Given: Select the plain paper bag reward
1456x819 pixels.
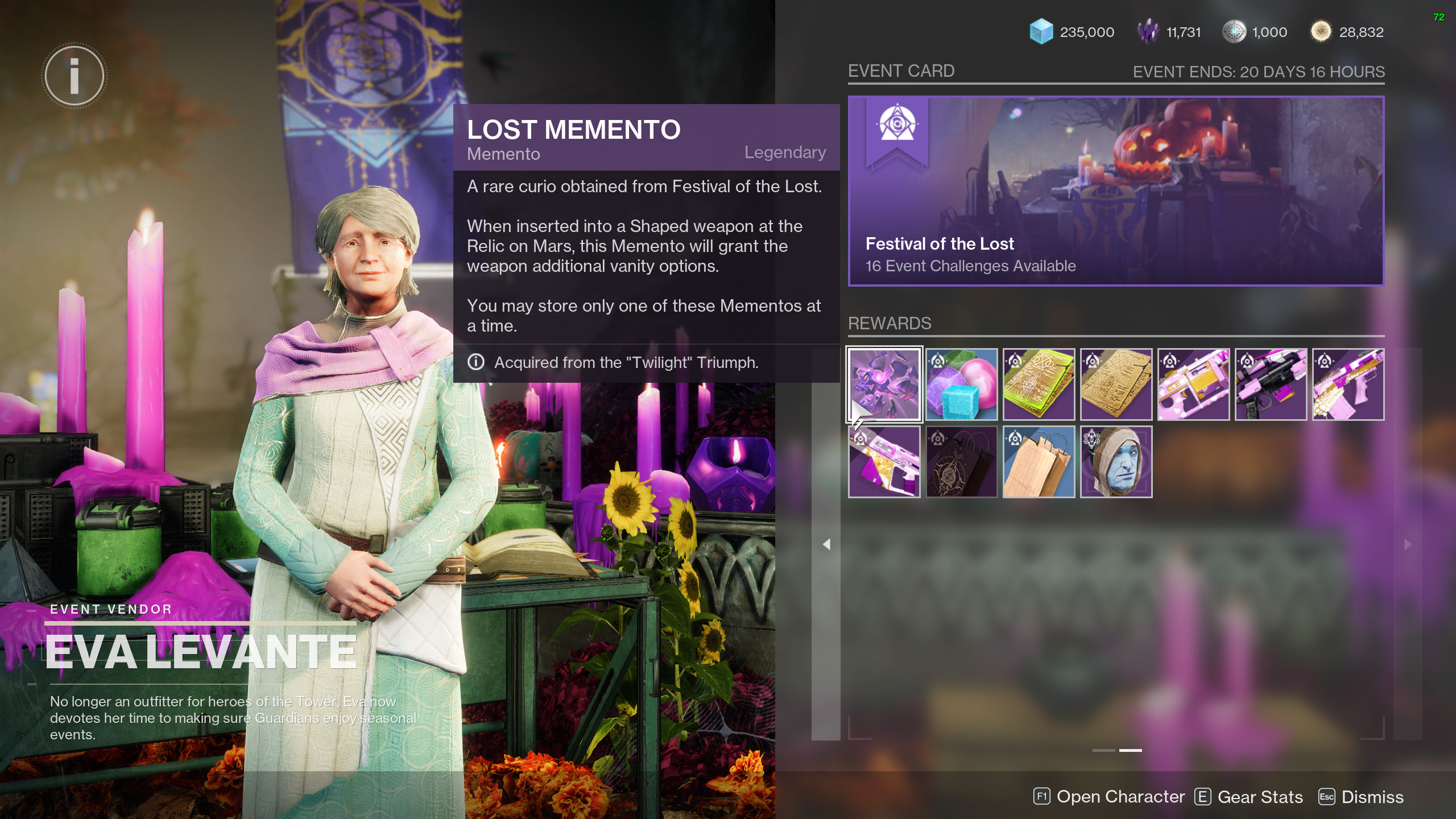Looking at the screenshot, I should click(1039, 462).
